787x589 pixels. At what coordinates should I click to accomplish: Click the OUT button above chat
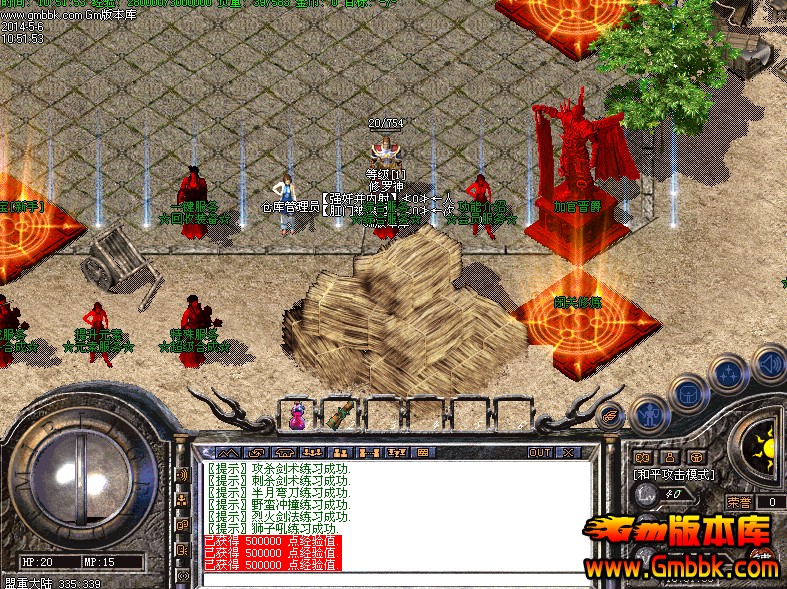point(540,452)
